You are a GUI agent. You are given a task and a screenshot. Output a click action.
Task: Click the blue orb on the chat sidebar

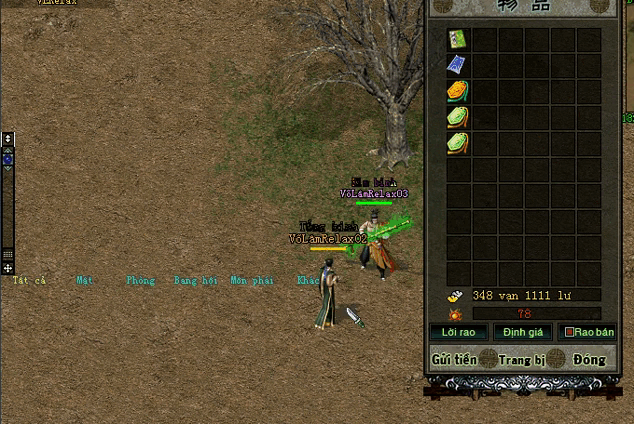point(8,159)
